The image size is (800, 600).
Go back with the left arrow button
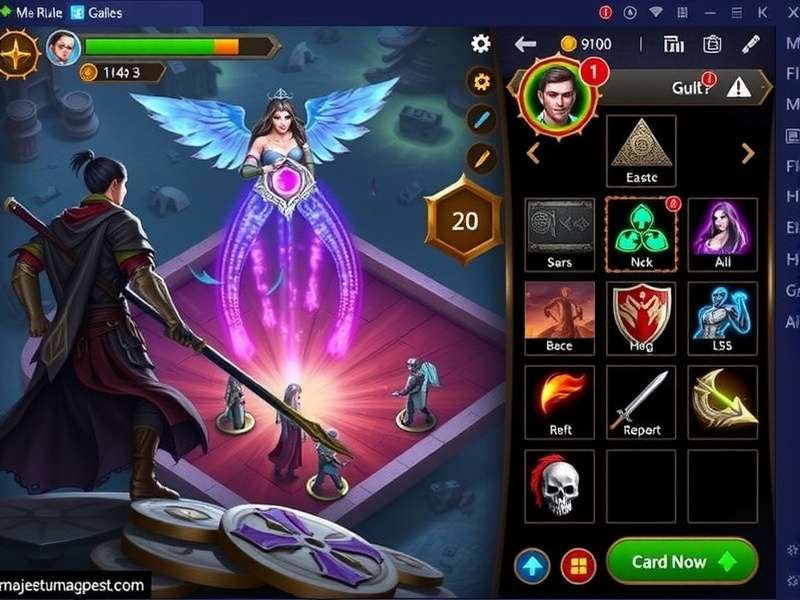point(526,44)
